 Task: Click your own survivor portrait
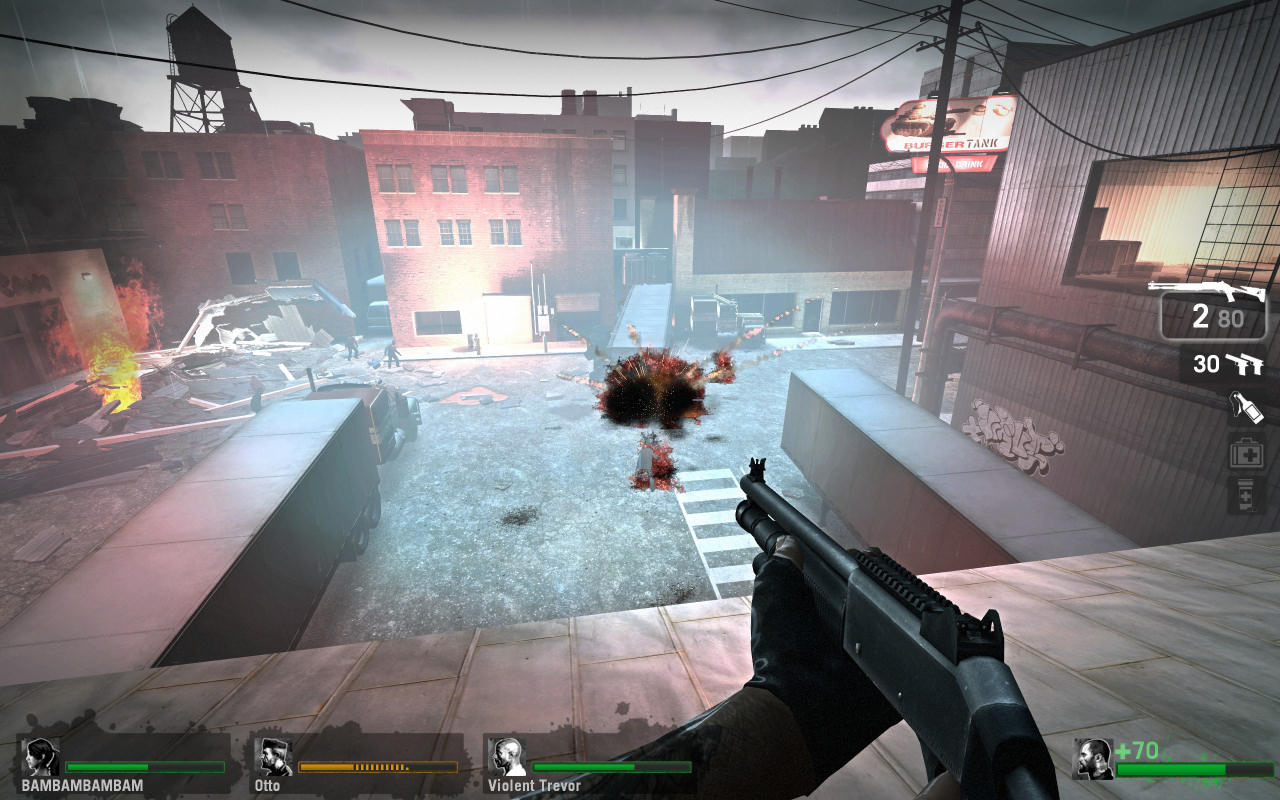point(1092,759)
